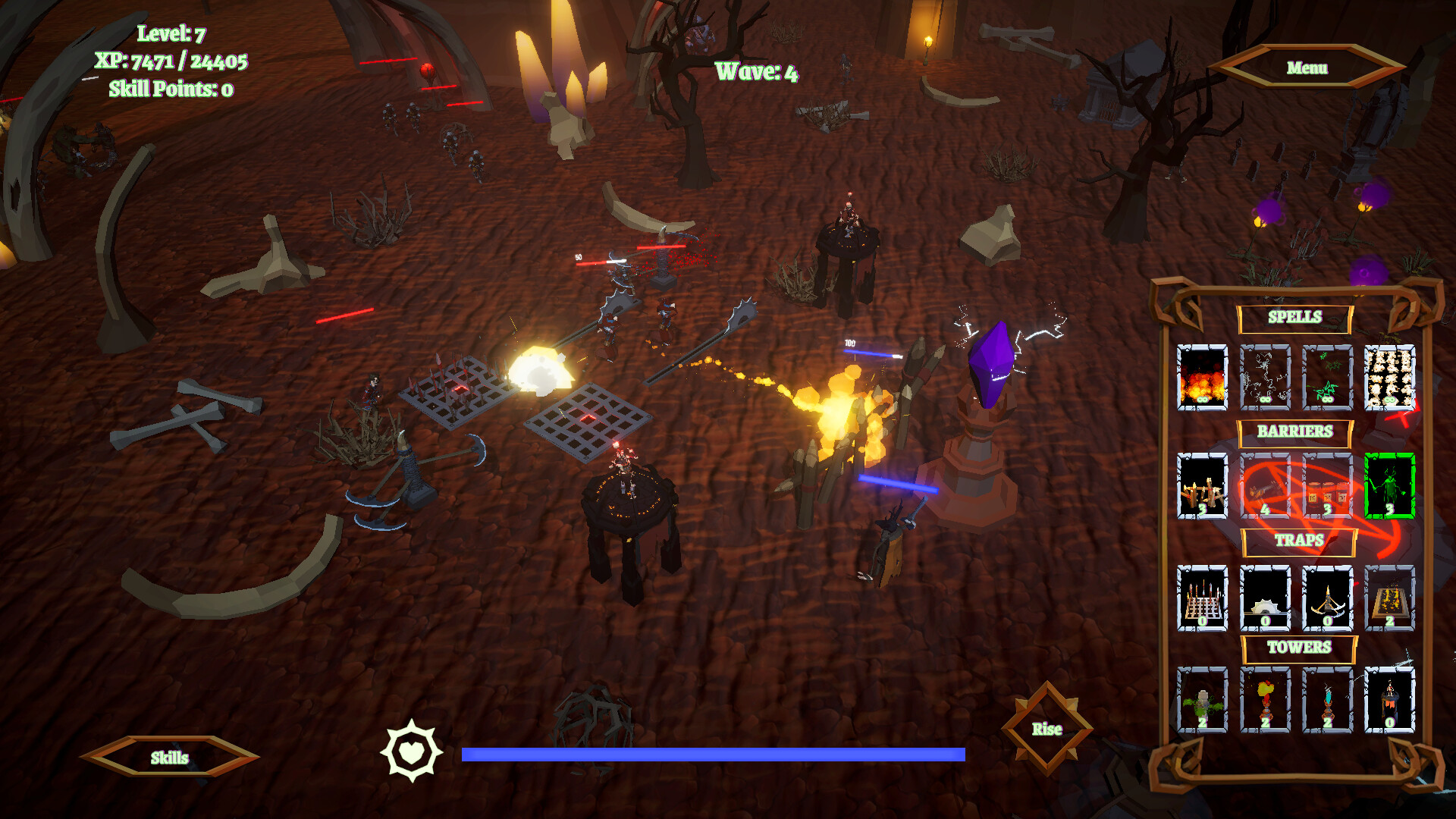The width and height of the screenshot is (1456, 819).
Task: Open the Menu button
Action: (x=1307, y=67)
